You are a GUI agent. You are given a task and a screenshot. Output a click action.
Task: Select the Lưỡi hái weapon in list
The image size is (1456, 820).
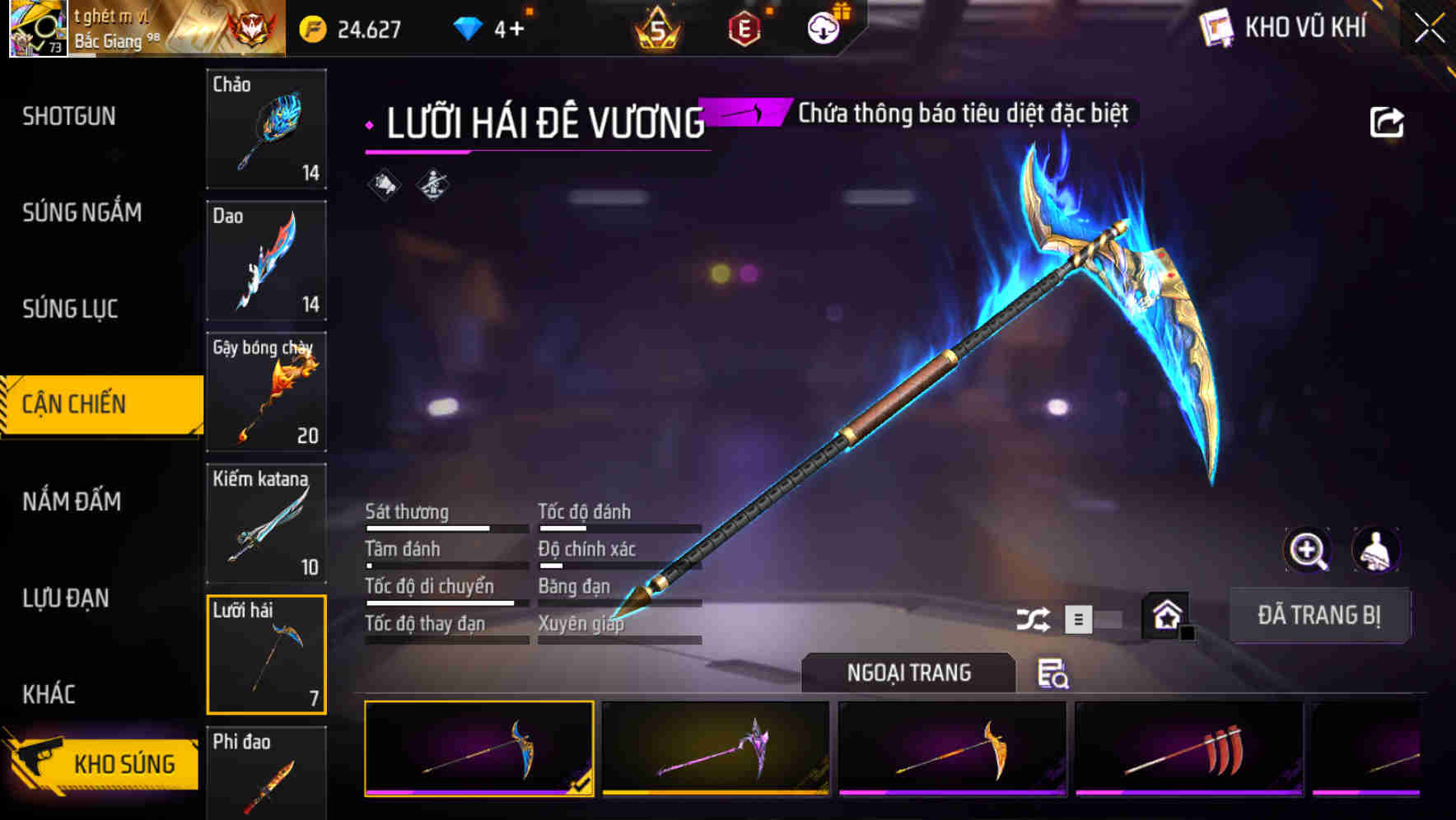[266, 655]
